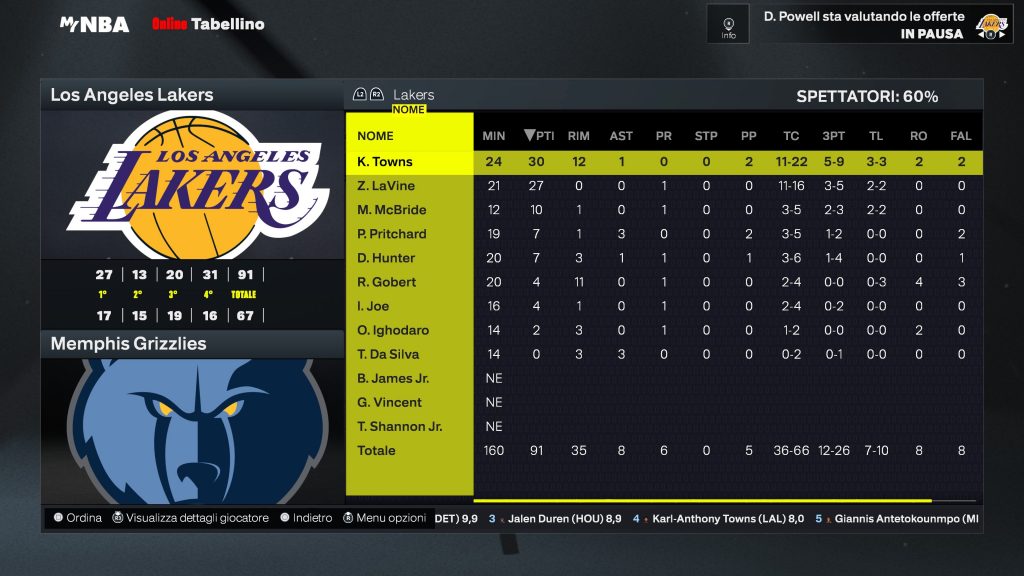
Task: Highlight M. McBride's stat row
Action: tap(392, 210)
